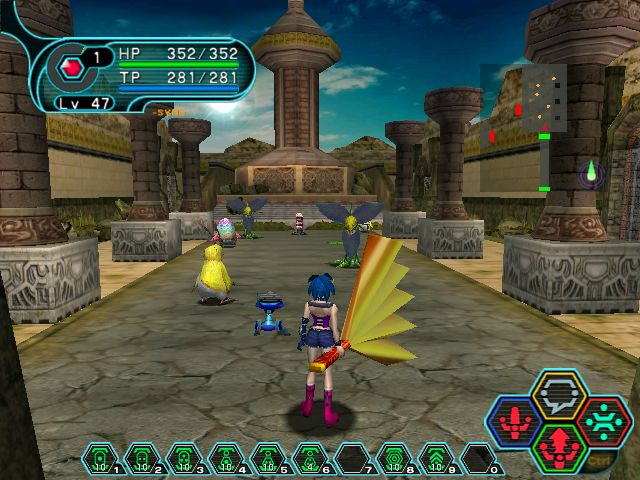Click the area minimap overlay
This screenshot has width=640, height=480.
pyautogui.click(x=522, y=128)
